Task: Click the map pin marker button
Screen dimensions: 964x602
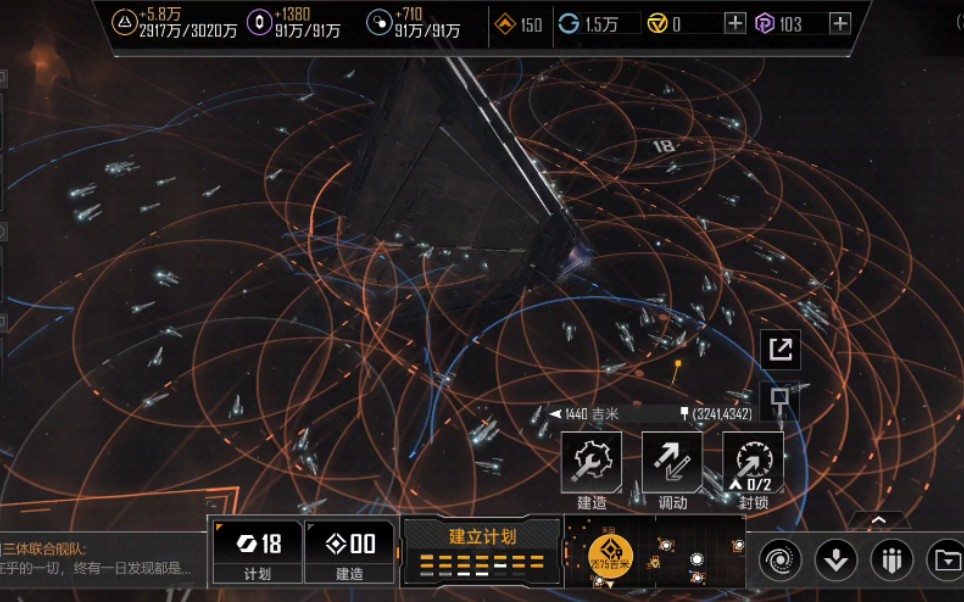Action: [x=780, y=400]
